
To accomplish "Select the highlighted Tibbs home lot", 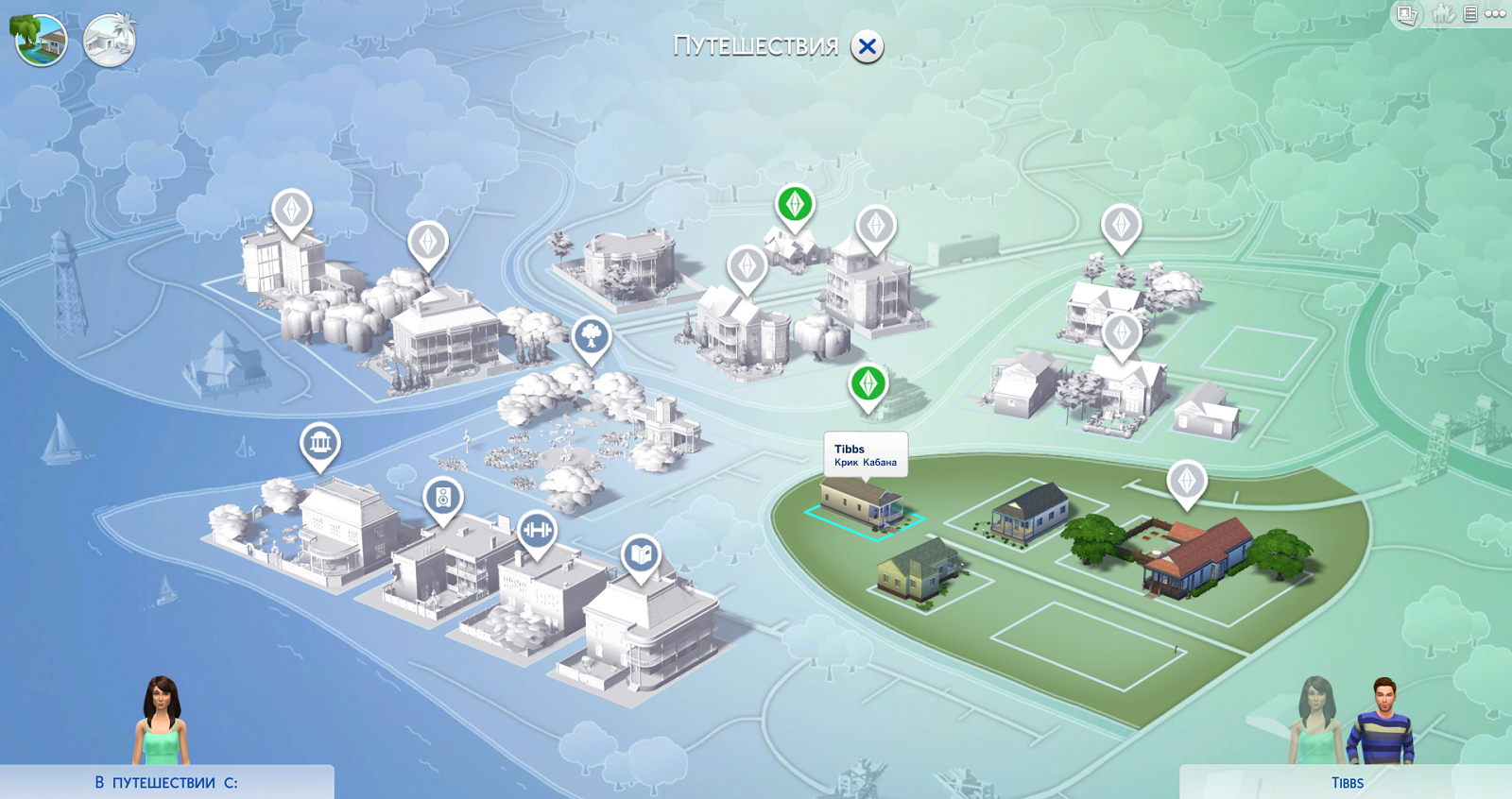I will click(x=861, y=505).
